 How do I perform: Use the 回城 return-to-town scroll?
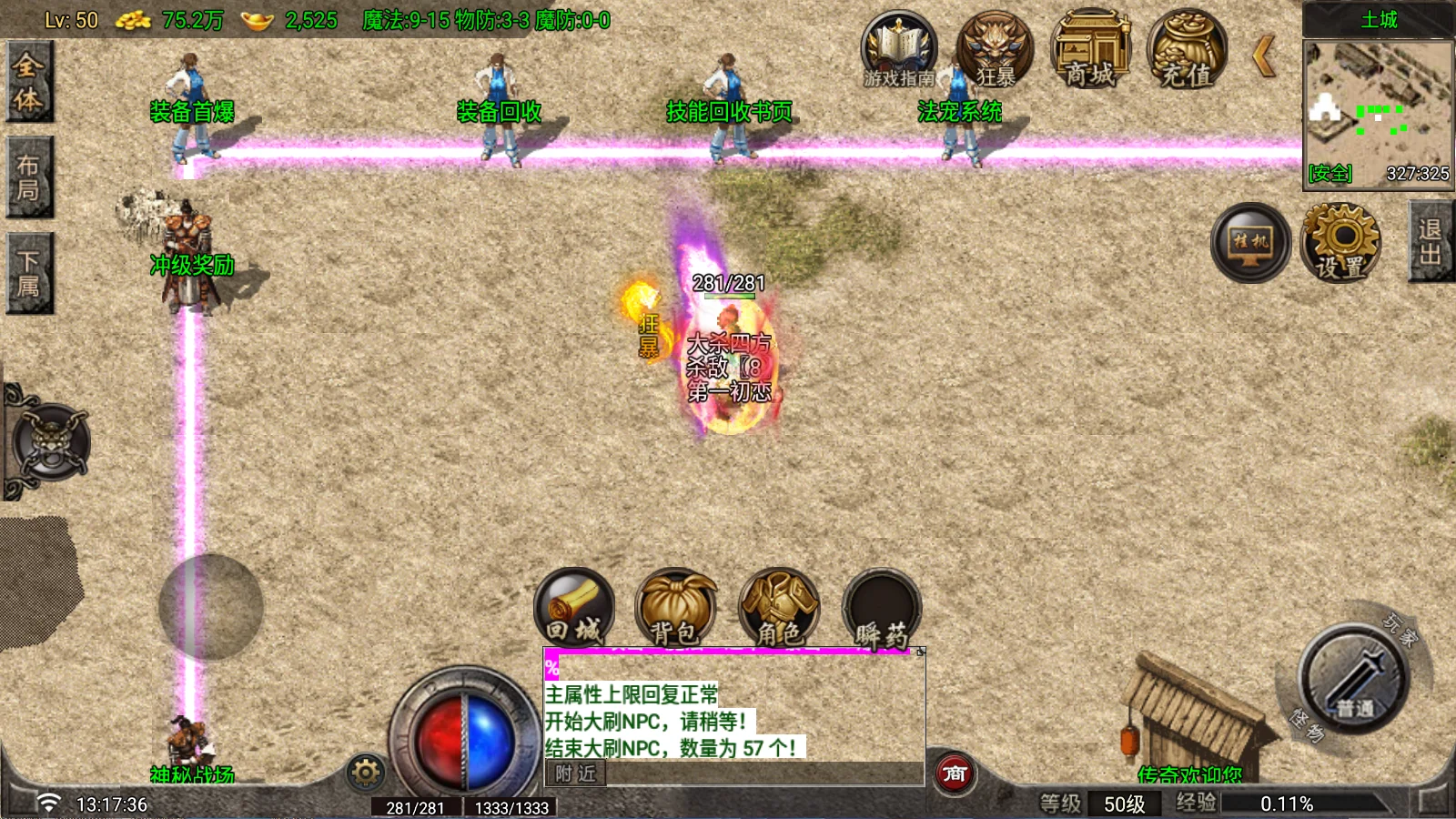tap(574, 607)
